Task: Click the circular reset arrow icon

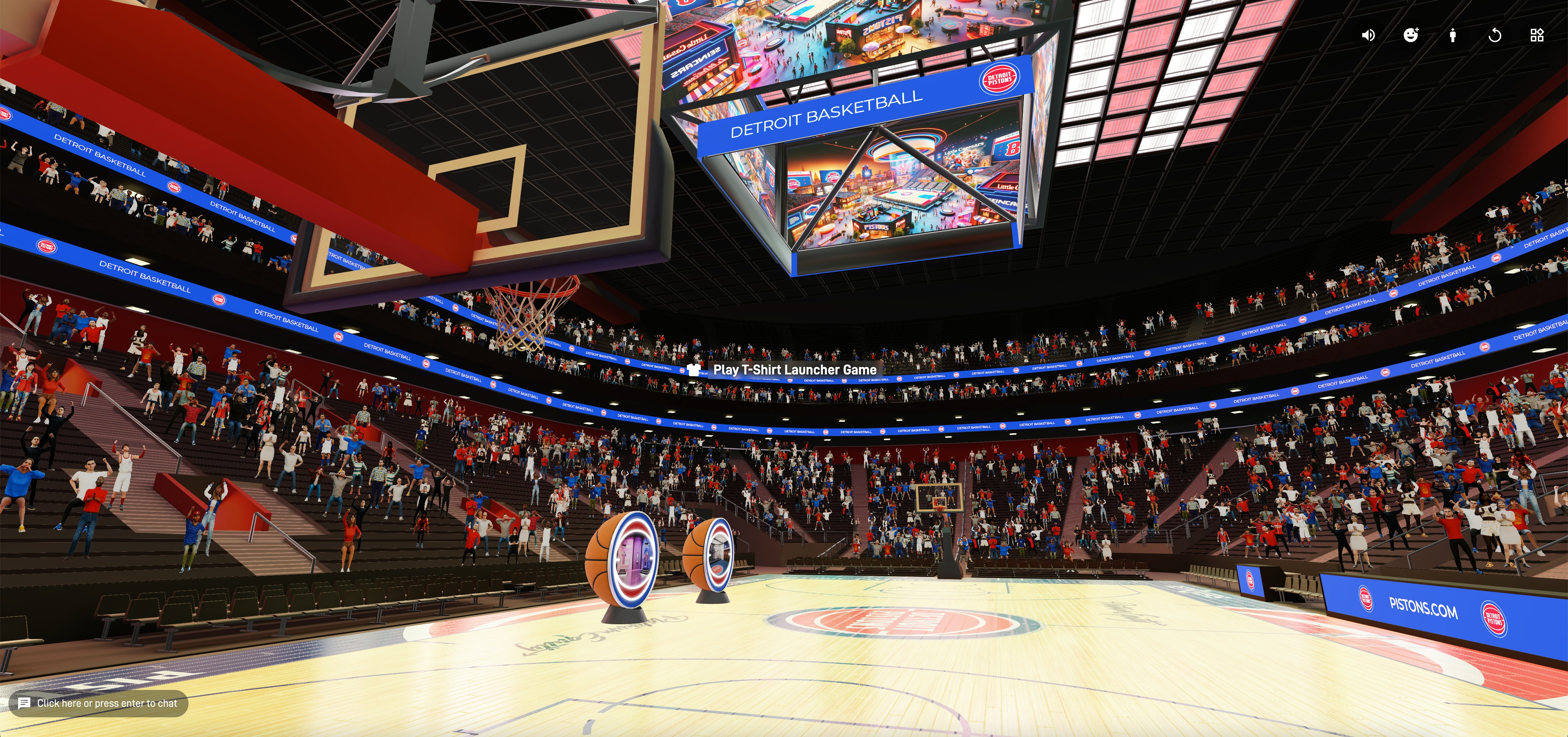Action: [x=1495, y=35]
